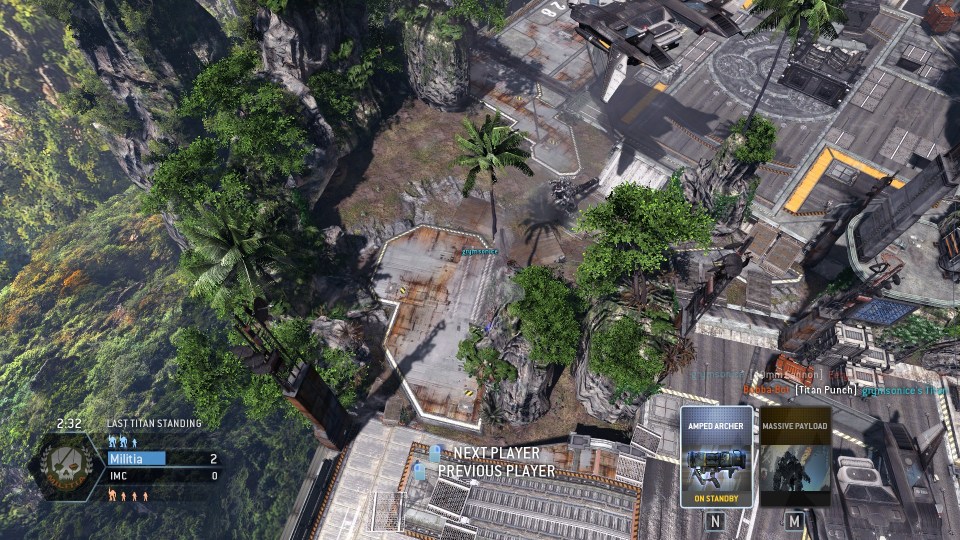The image size is (960, 540).
Task: Choose the Massive Payload burn card
Action: coord(795,457)
